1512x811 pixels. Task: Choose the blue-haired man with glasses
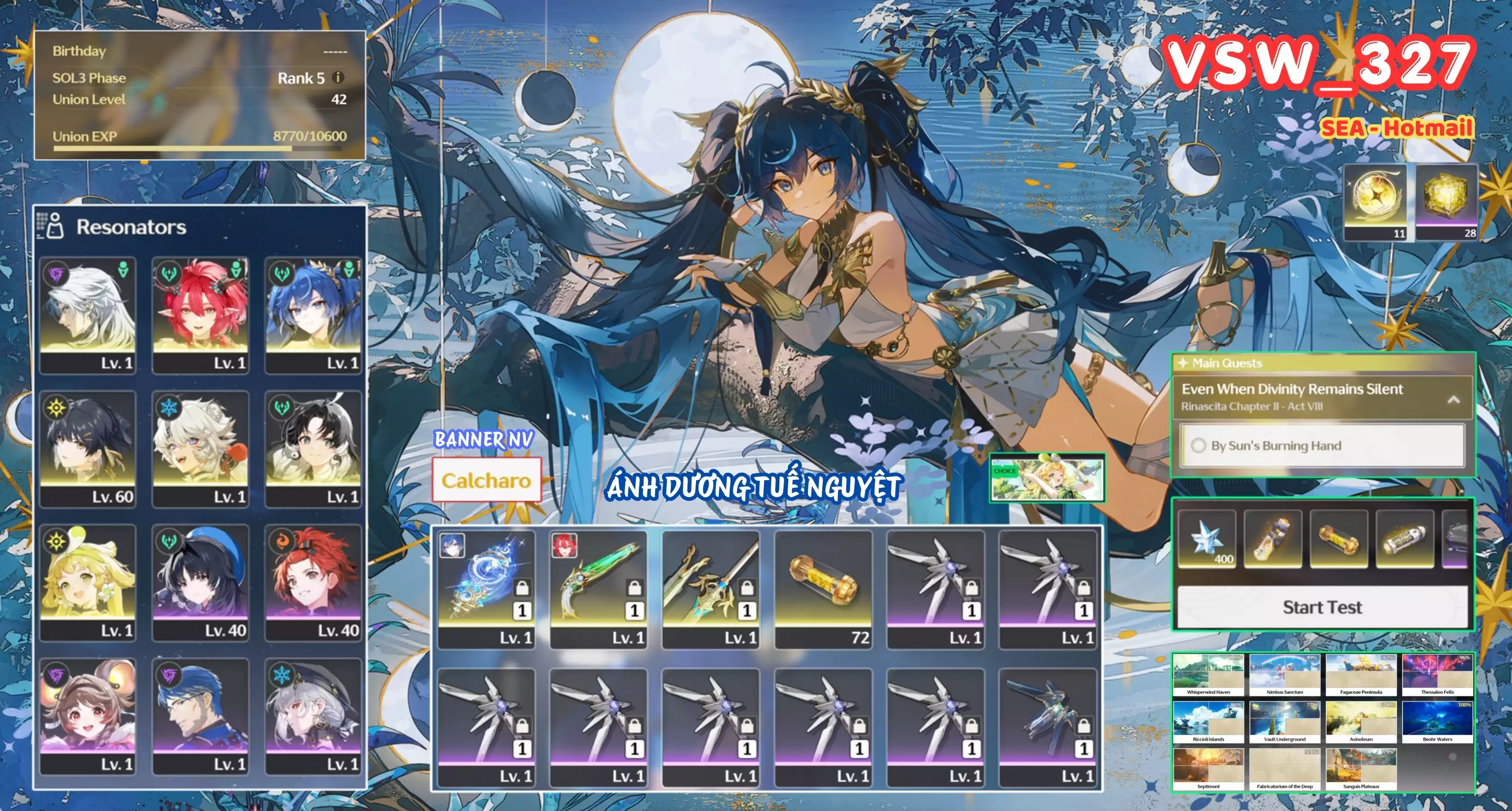200,715
